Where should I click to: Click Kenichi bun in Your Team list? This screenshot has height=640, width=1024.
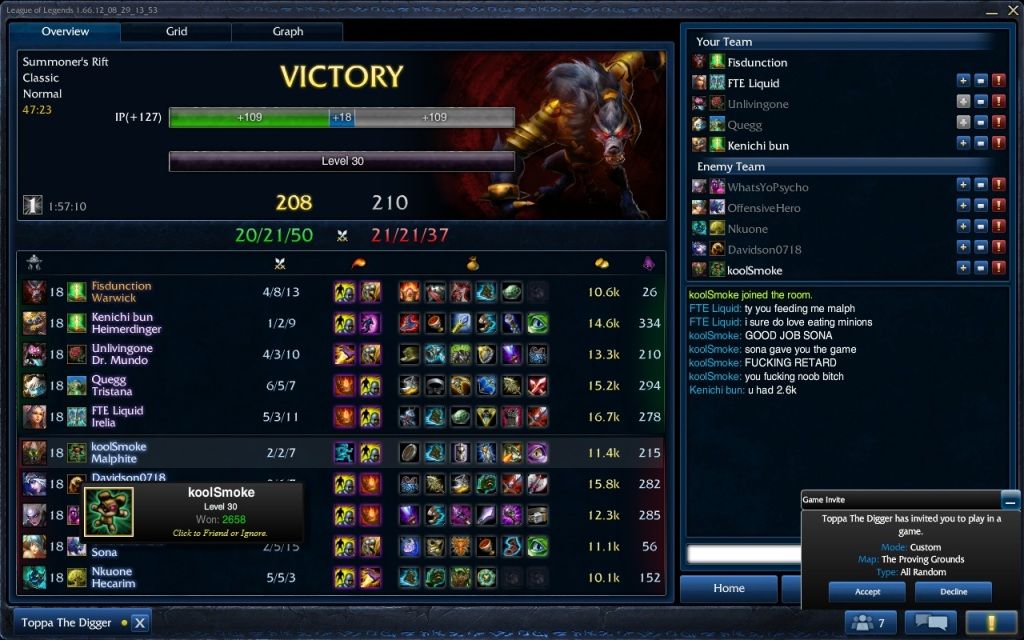tap(757, 146)
